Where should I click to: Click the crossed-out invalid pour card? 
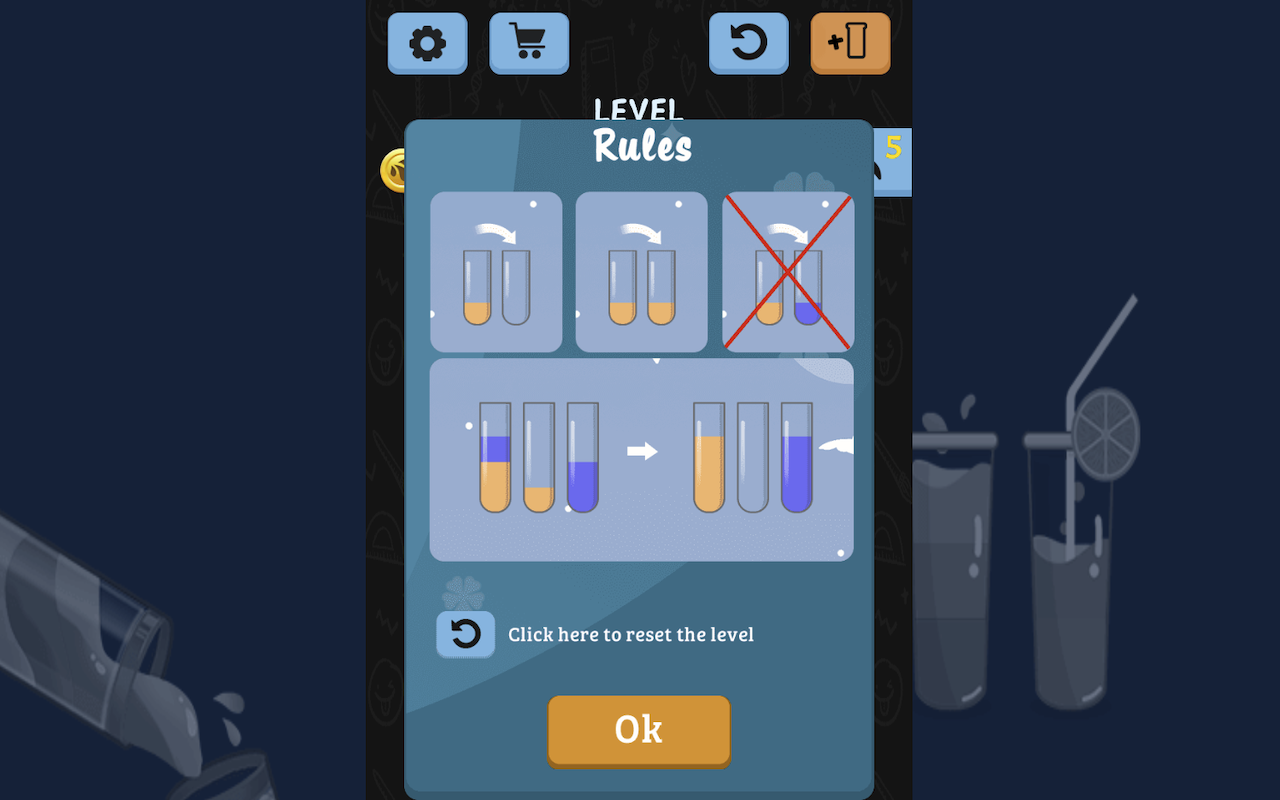(x=789, y=272)
